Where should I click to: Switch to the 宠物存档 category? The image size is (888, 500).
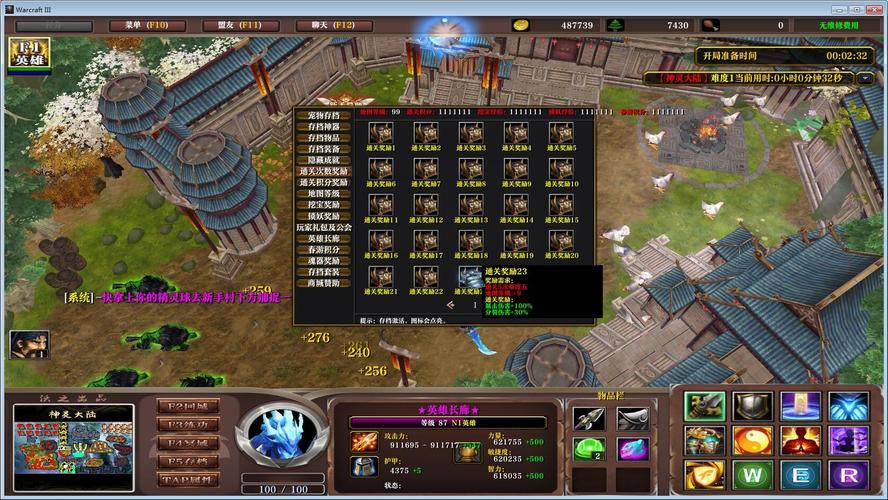pos(324,116)
